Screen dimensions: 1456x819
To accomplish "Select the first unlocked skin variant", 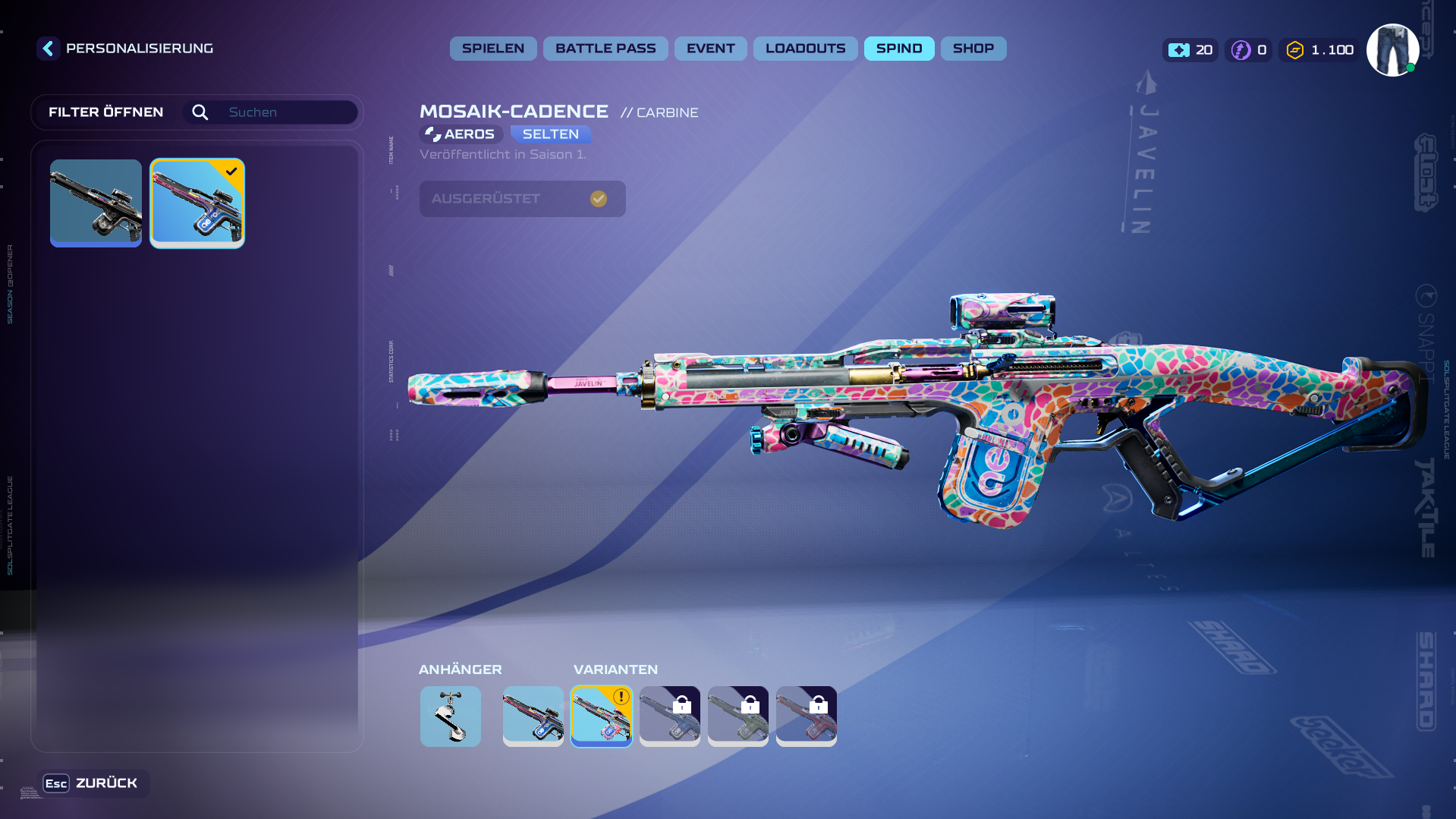I will (x=533, y=716).
